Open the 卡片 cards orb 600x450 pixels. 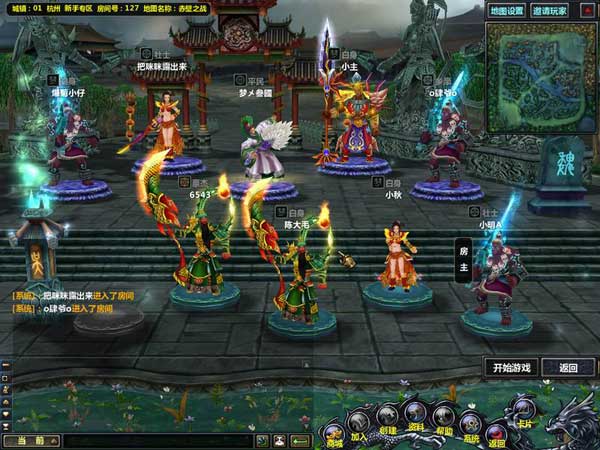[x=523, y=409]
